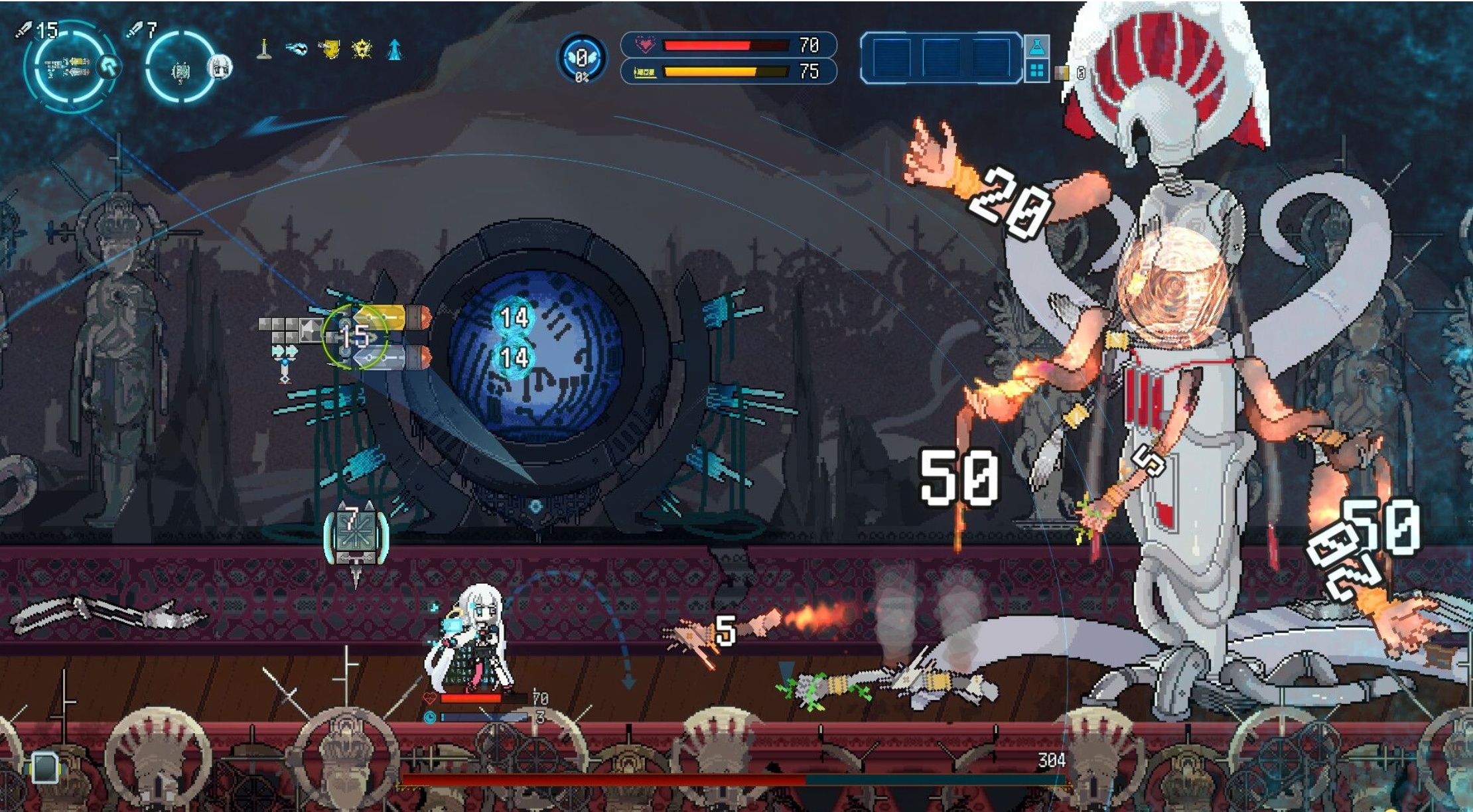1473x812 pixels.
Task: Click the gold chip currency icon
Action: [x=1062, y=73]
